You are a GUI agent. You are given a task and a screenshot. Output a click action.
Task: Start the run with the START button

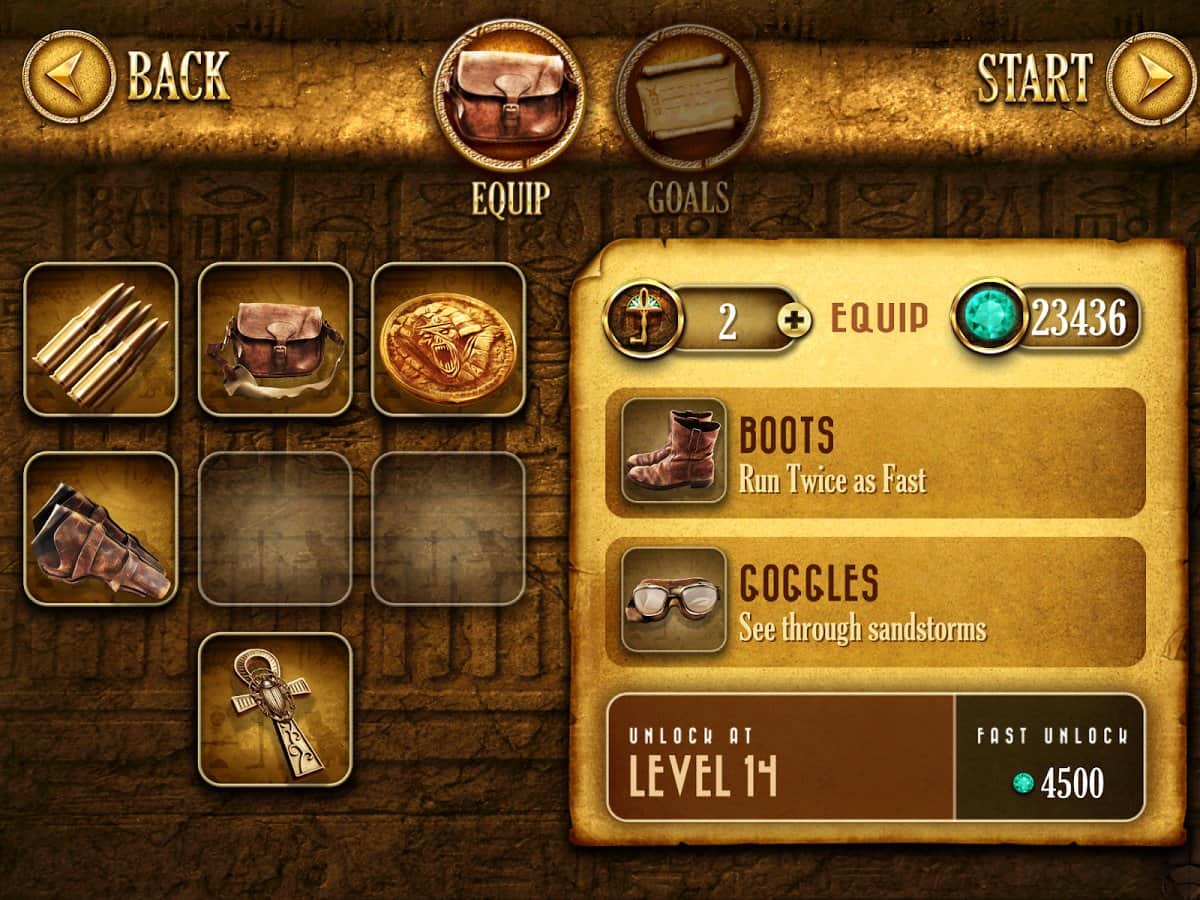click(1150, 78)
